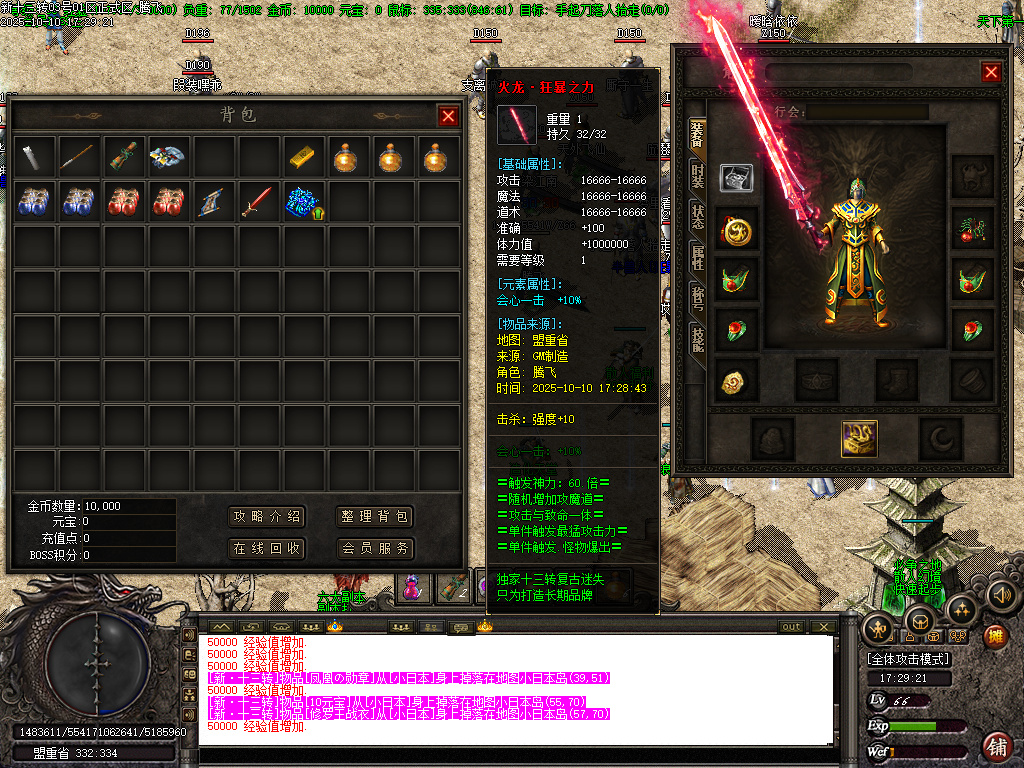Close the 背包 backpack window
Image resolution: width=1024 pixels, height=768 pixels.
[447, 116]
